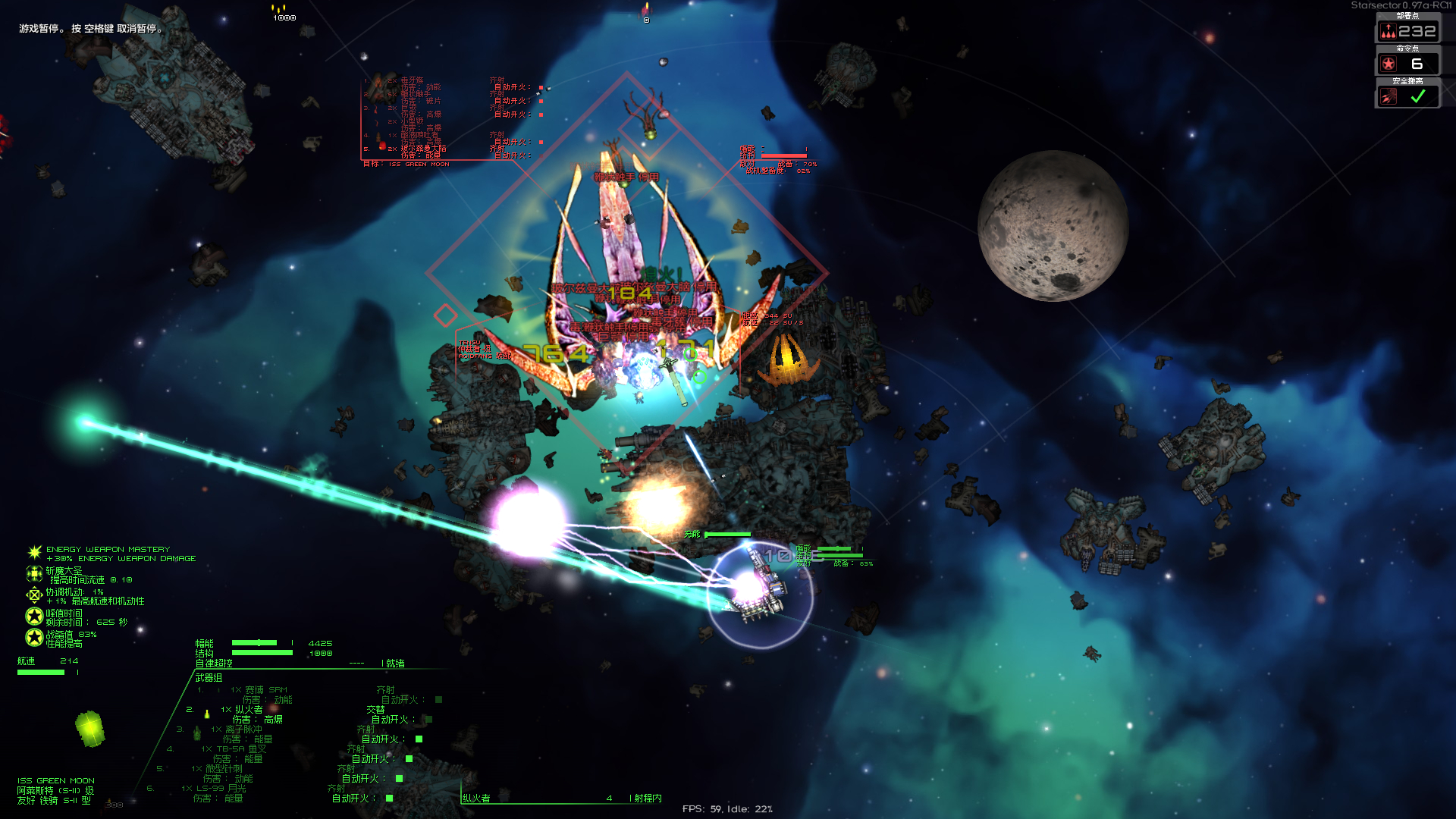Click the 斩魔大圣 status icon
Image resolution: width=1456 pixels, height=819 pixels.
click(x=34, y=573)
